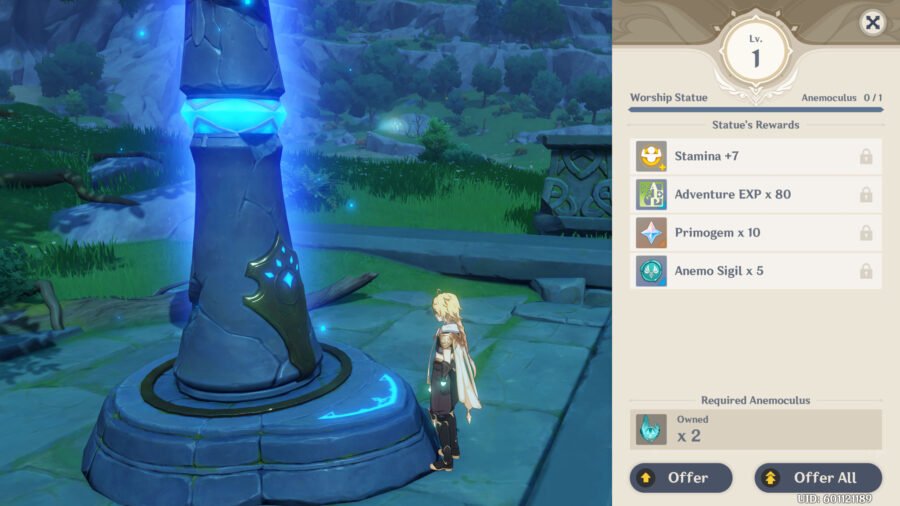Inspect the owned Anemoculus icon
The height and width of the screenshot is (506, 900).
[x=651, y=429]
